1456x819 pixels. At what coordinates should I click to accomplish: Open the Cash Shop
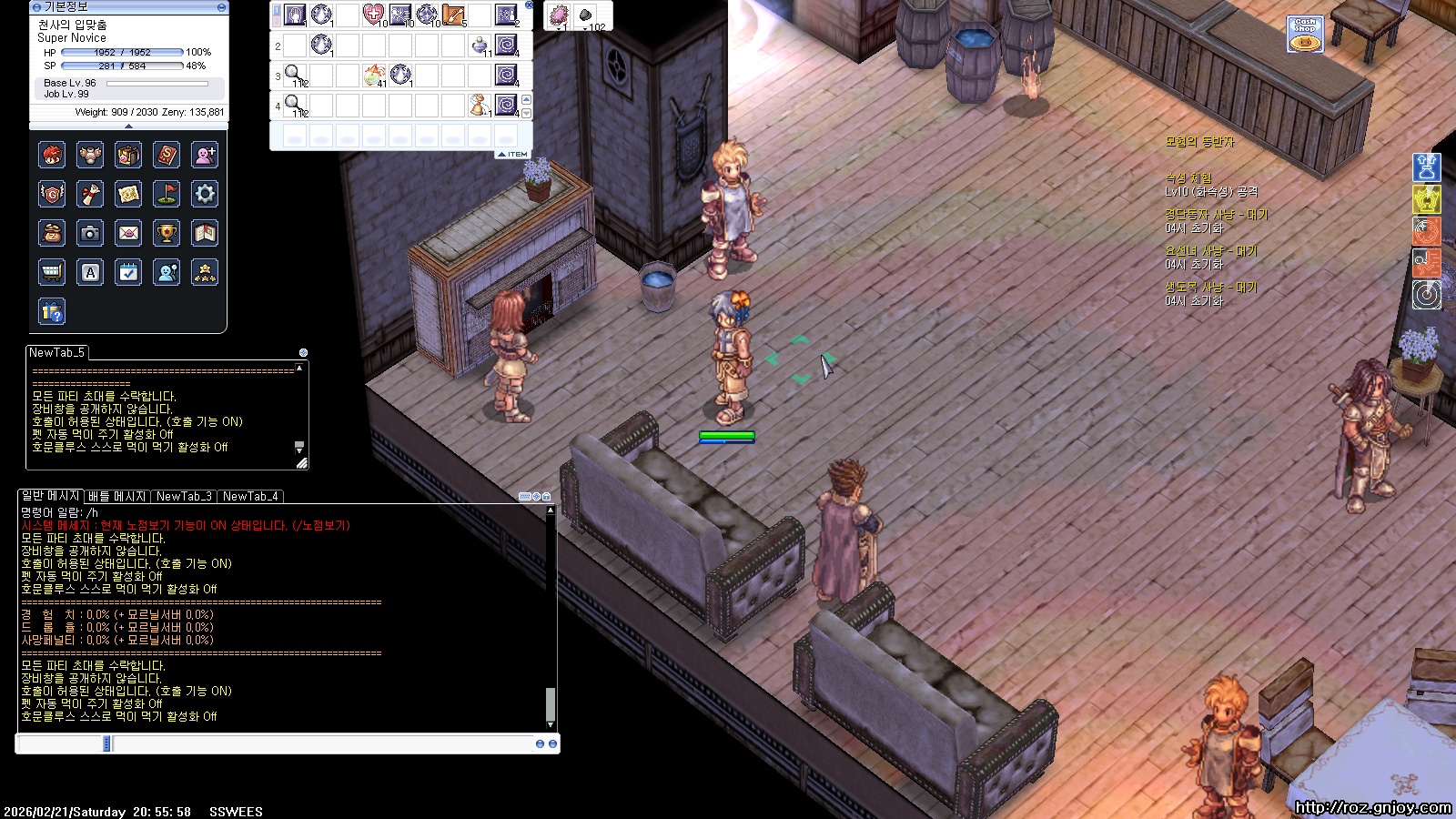point(1305,35)
